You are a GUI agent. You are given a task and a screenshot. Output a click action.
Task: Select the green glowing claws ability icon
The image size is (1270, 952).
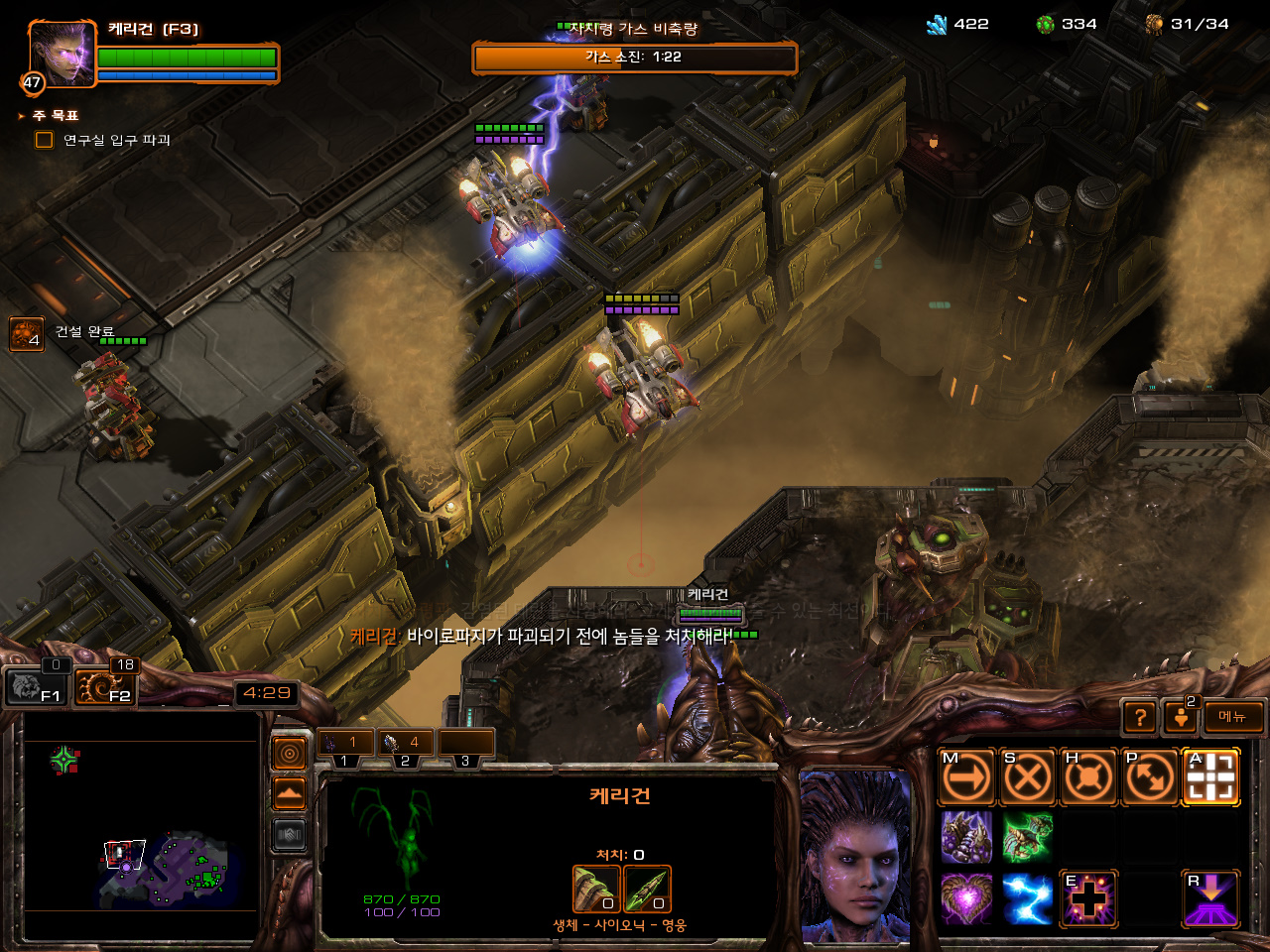[x=1027, y=838]
